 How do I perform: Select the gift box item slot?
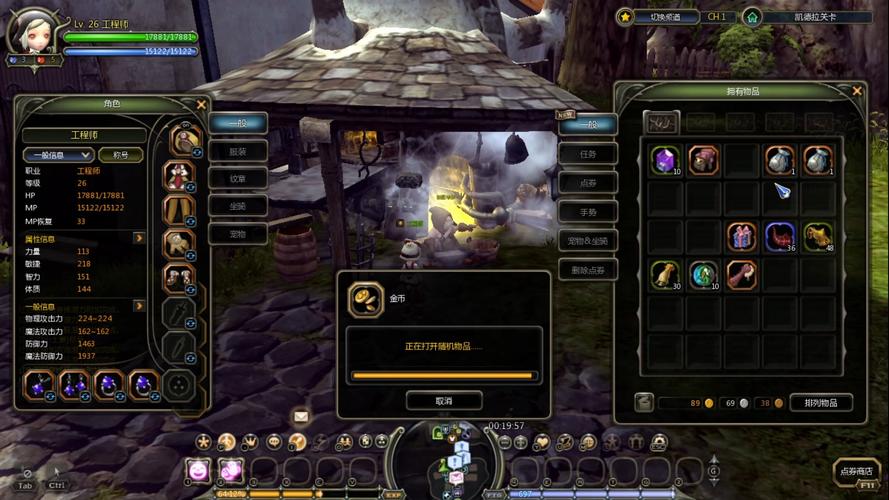[741, 237]
